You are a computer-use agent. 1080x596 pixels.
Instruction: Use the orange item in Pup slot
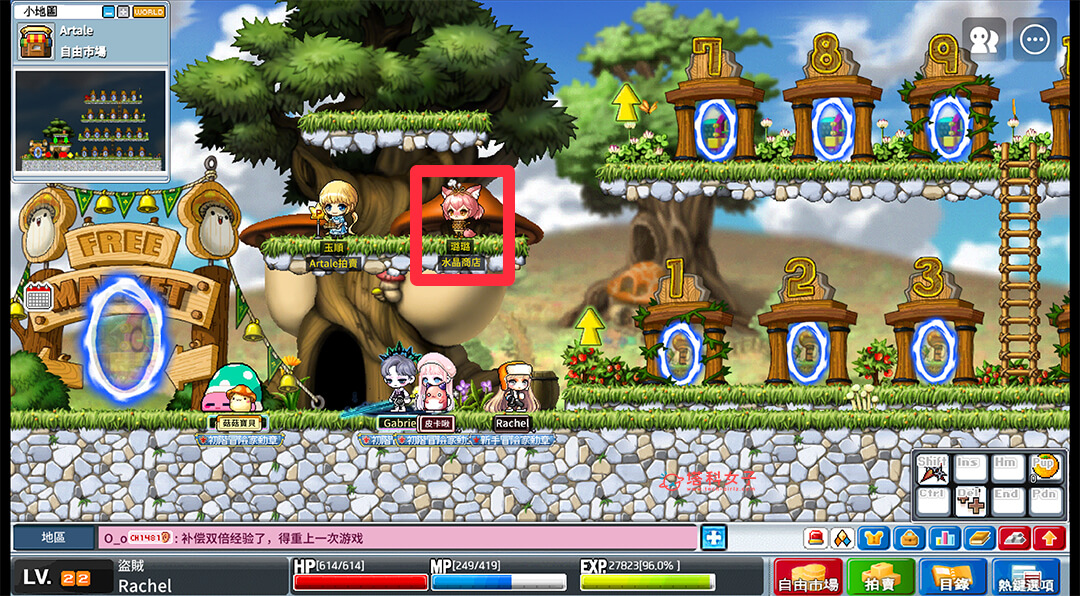[1044, 468]
